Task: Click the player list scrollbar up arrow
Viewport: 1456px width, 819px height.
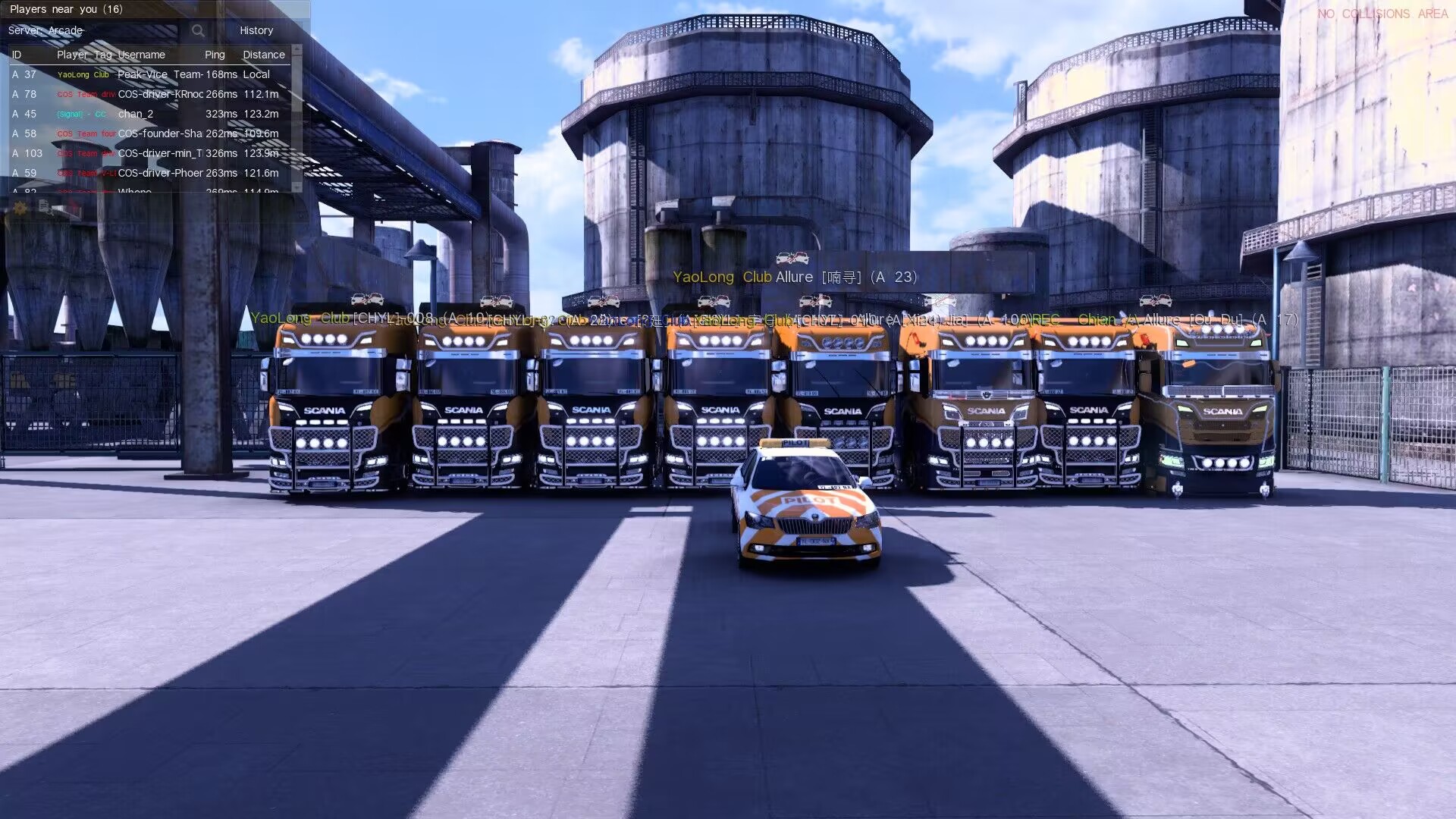Action: tap(297, 49)
